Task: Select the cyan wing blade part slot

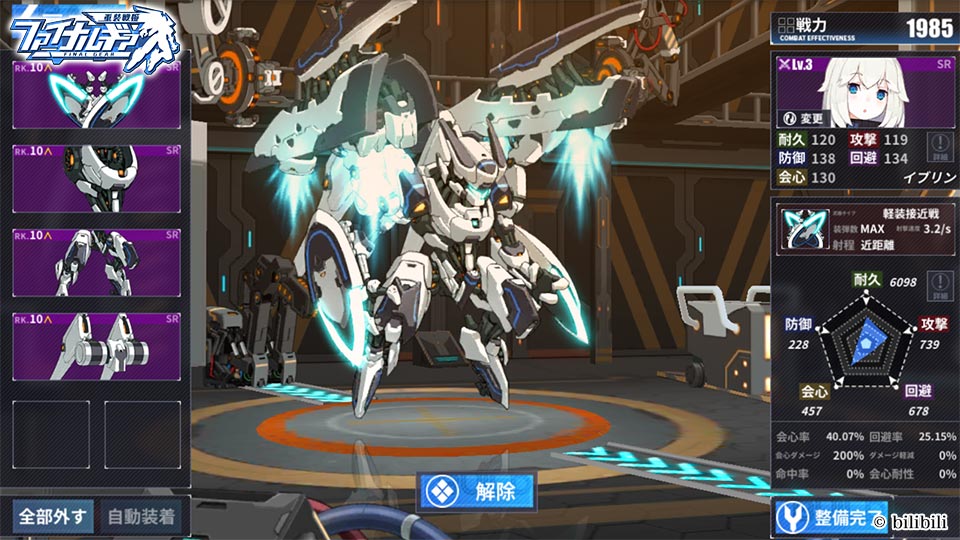Action: click(96, 94)
